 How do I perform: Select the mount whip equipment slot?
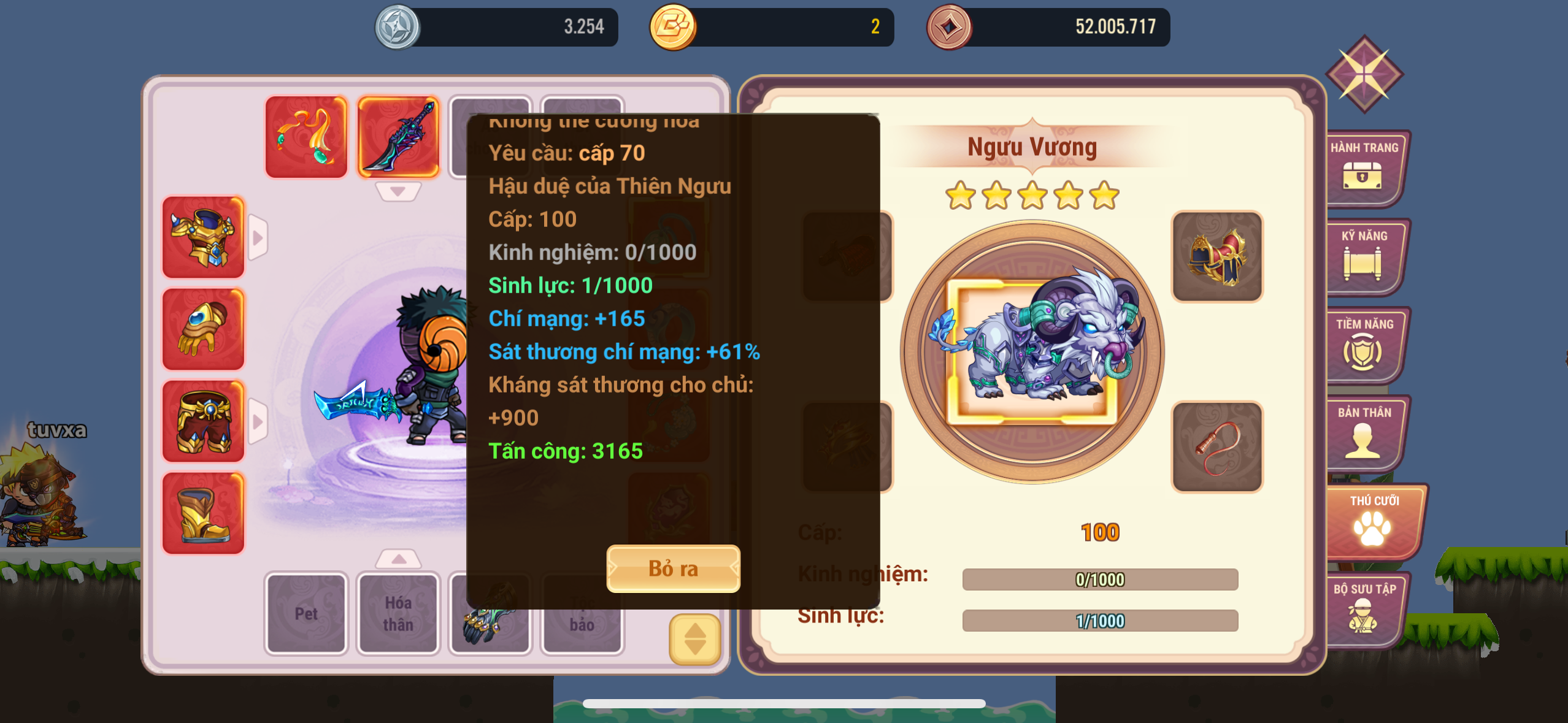click(1217, 446)
